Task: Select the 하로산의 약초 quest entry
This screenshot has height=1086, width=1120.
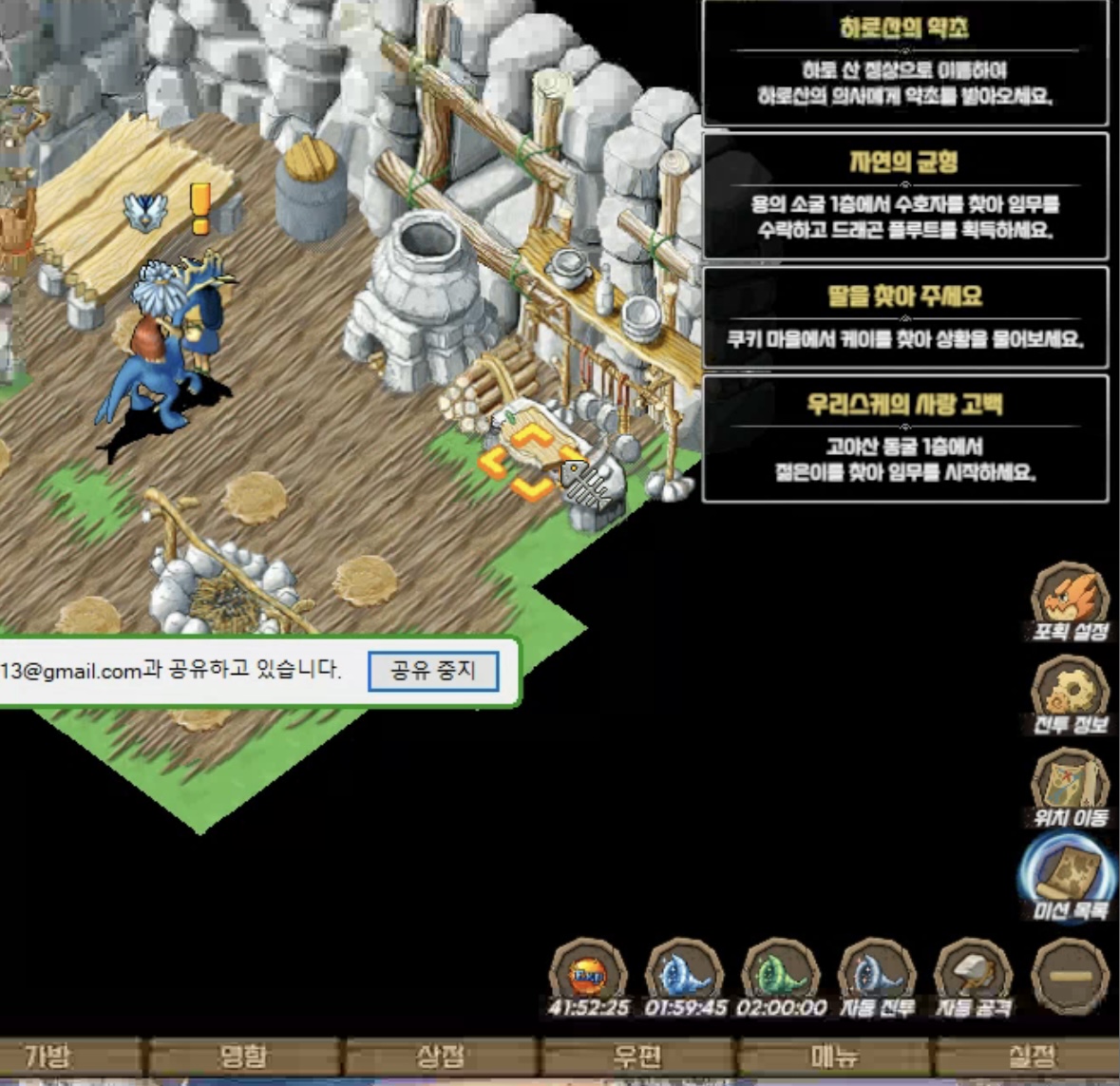Action: (x=904, y=63)
